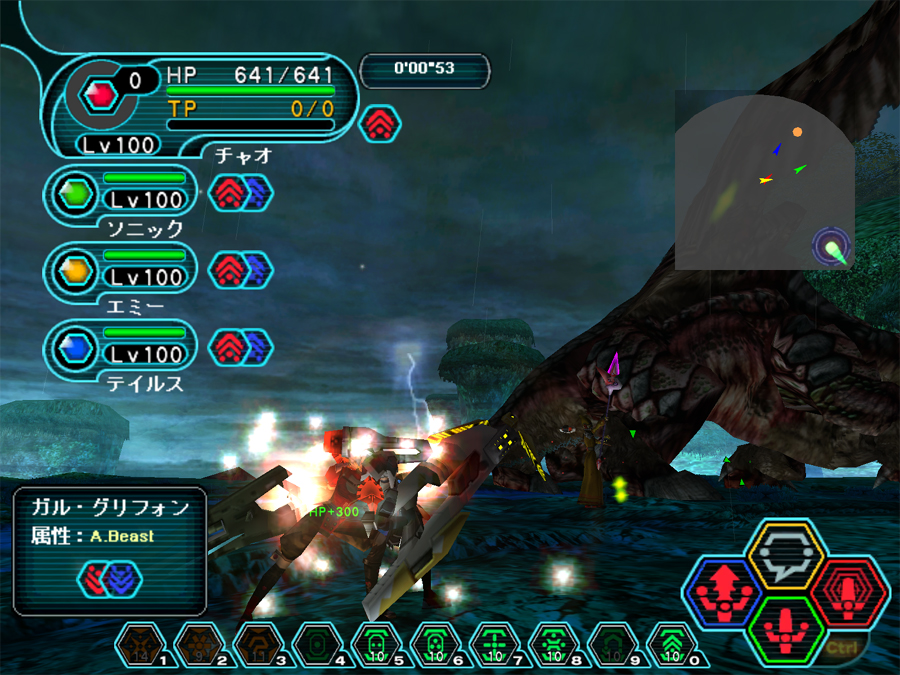Click the area minimap
Viewport: 900px width, 675px height.
coord(765,180)
